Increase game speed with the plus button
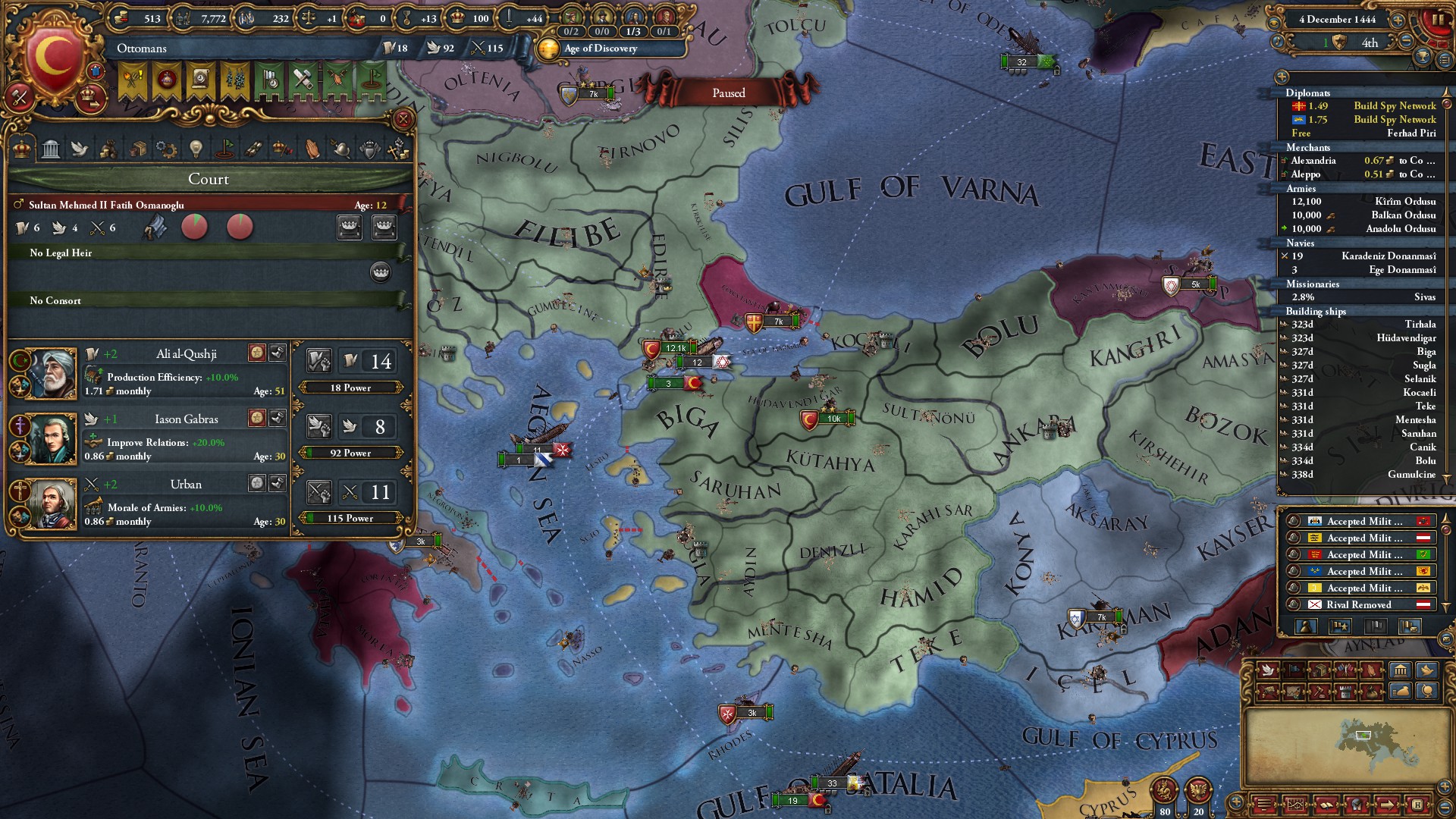Image resolution: width=1456 pixels, height=819 pixels. click(1398, 20)
